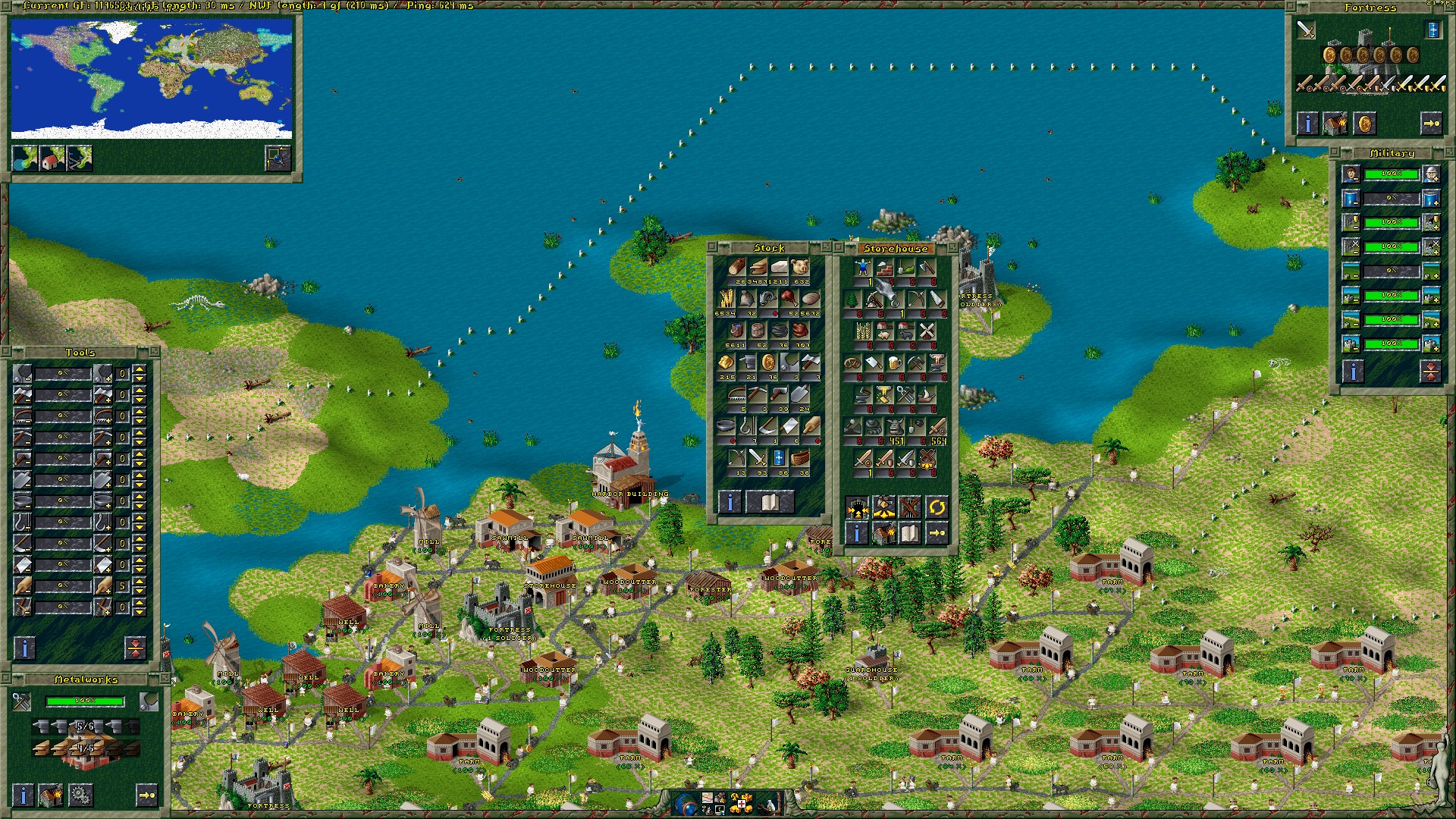The image size is (1456, 819).
Task: Restore default Tools settings
Action: point(135,648)
